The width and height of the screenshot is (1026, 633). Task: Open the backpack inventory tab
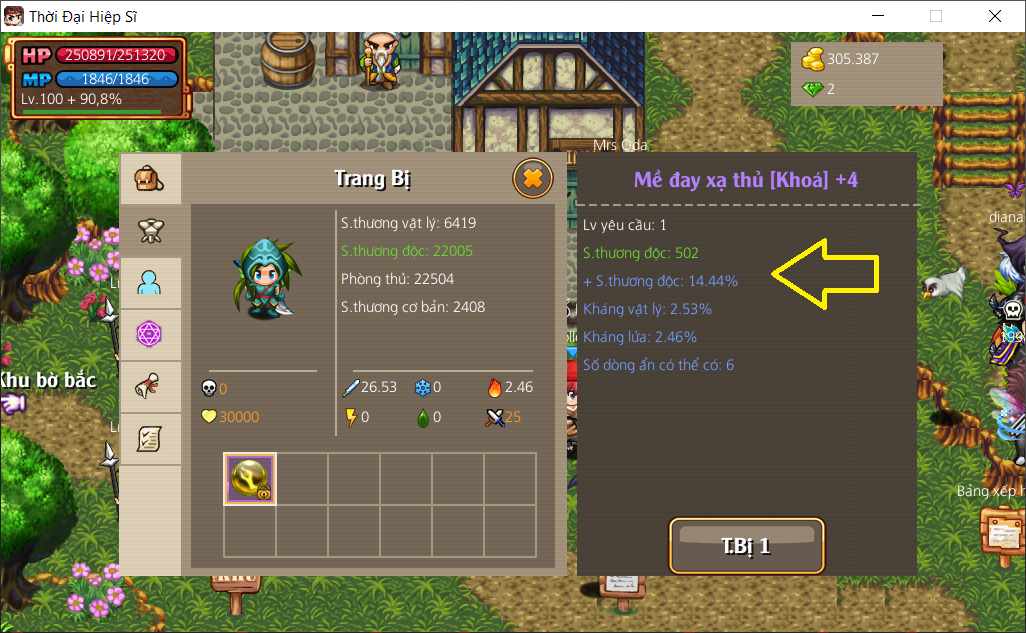150,180
